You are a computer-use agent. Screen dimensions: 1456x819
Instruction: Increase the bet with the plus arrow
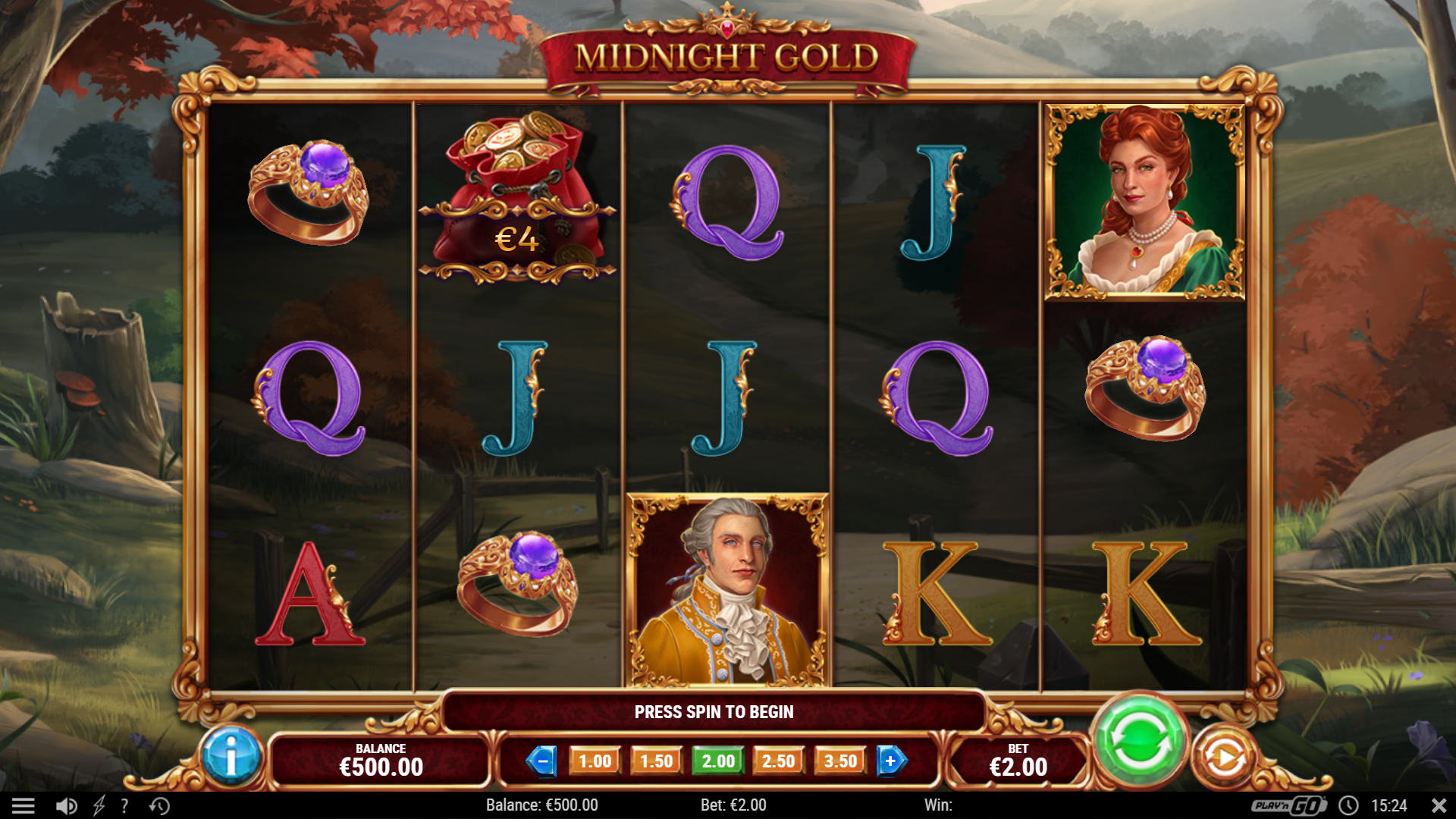pyautogui.click(x=890, y=761)
